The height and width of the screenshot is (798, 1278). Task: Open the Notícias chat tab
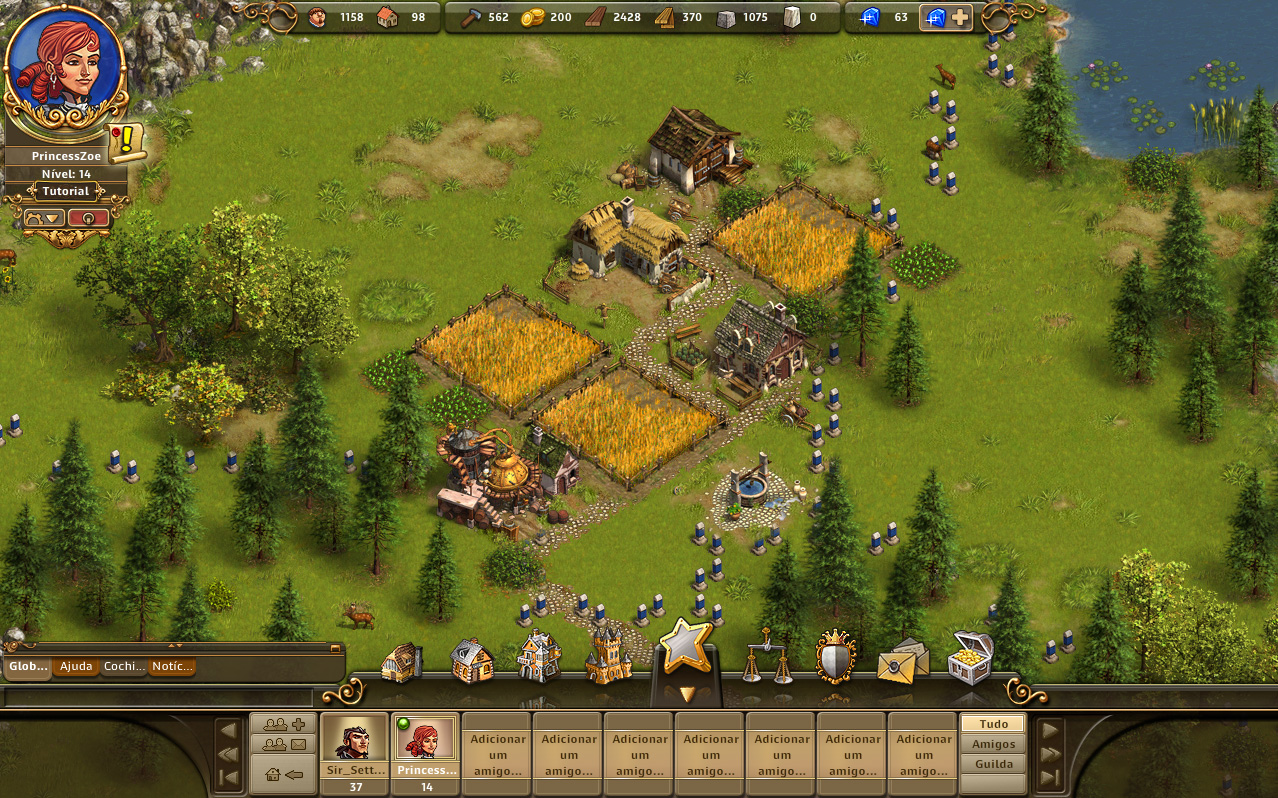tap(171, 666)
